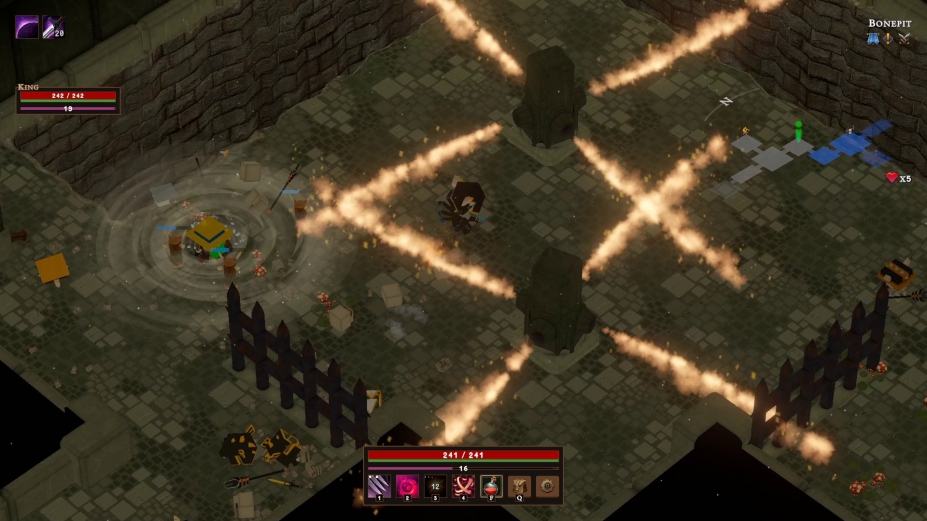Click the crossed swords icon under Bonepit
927x521 pixels.
(x=904, y=38)
